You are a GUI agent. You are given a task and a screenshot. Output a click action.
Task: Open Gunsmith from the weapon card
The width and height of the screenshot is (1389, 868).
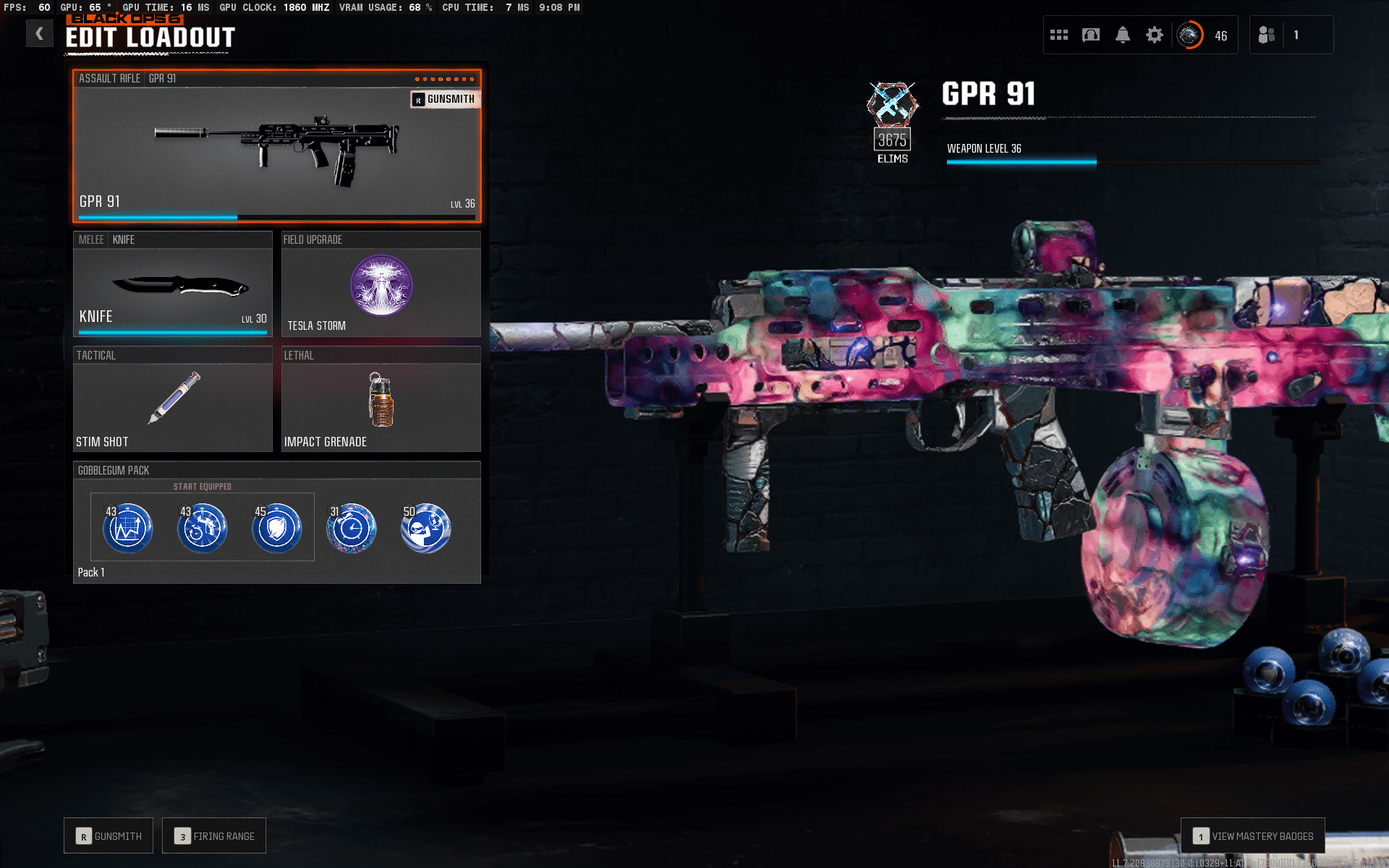tap(444, 99)
